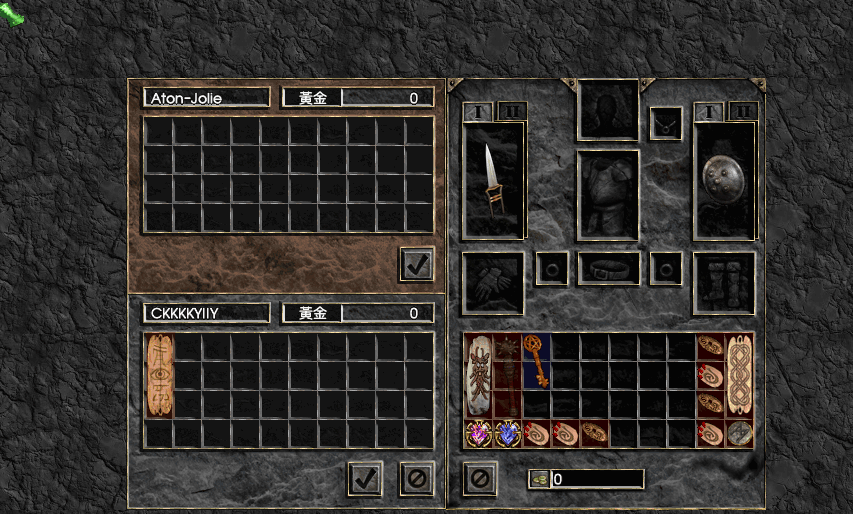Close the inventory panel with its circle-slash button
This screenshot has width=853, height=514.
coord(479,478)
